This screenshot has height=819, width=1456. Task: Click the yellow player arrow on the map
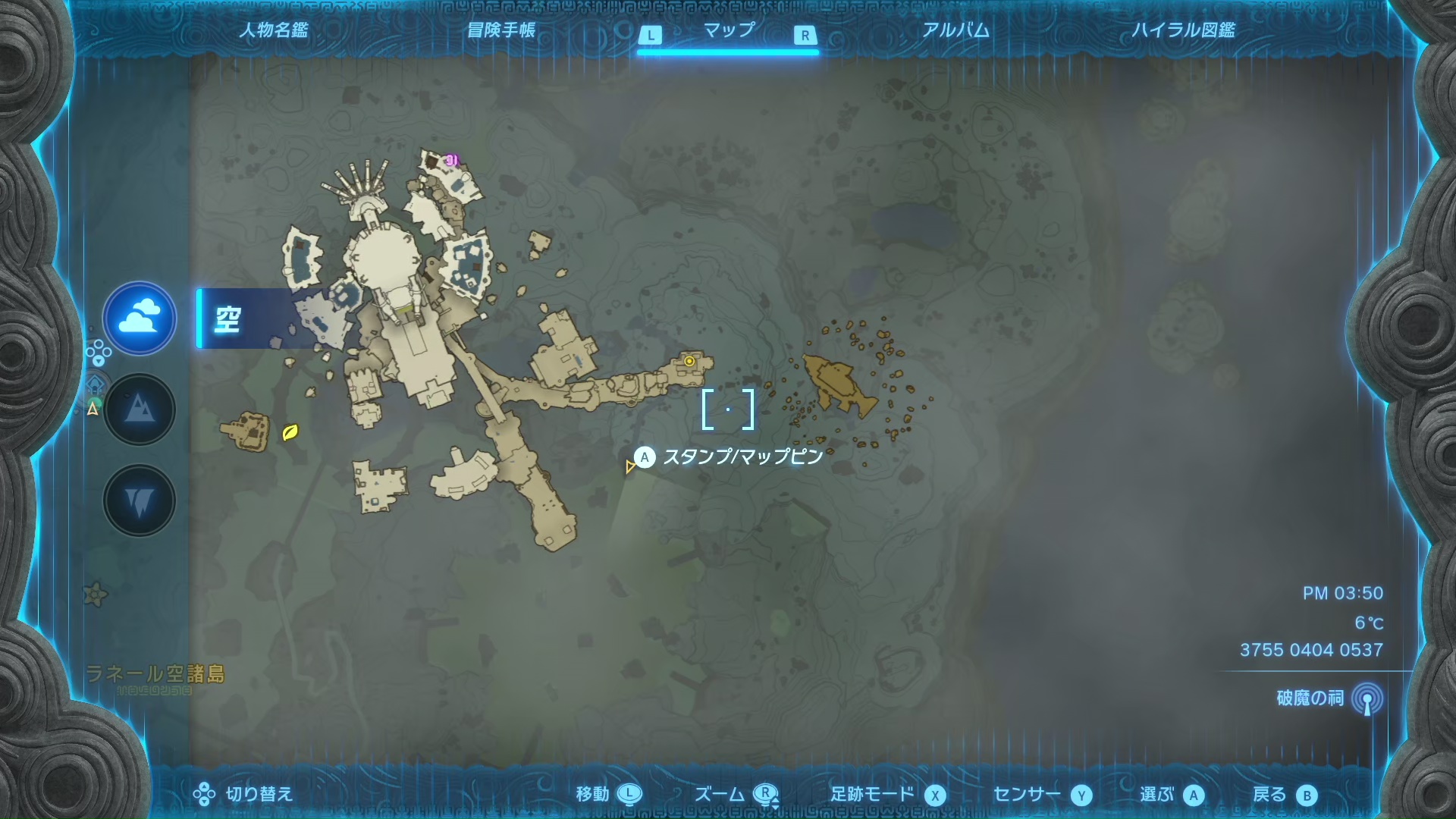pyautogui.click(x=629, y=467)
